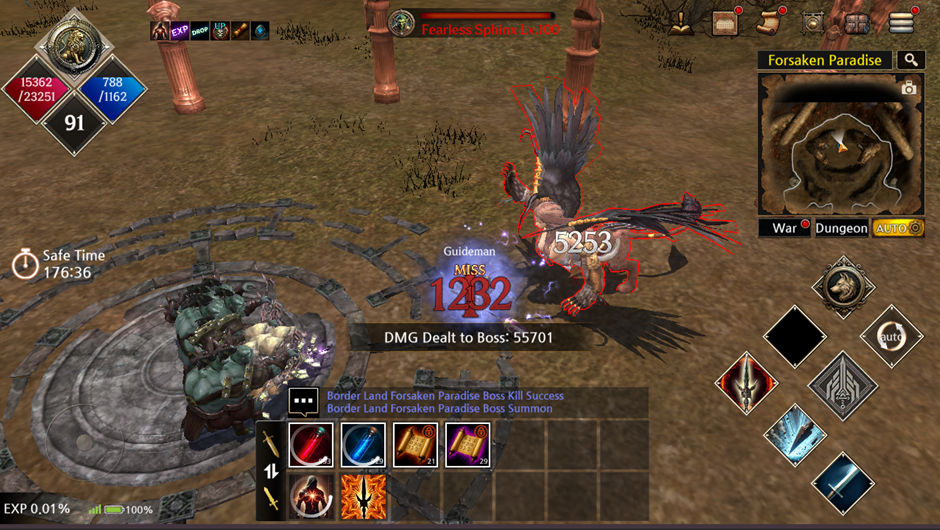Open the hamburger main menu

pyautogui.click(x=901, y=22)
